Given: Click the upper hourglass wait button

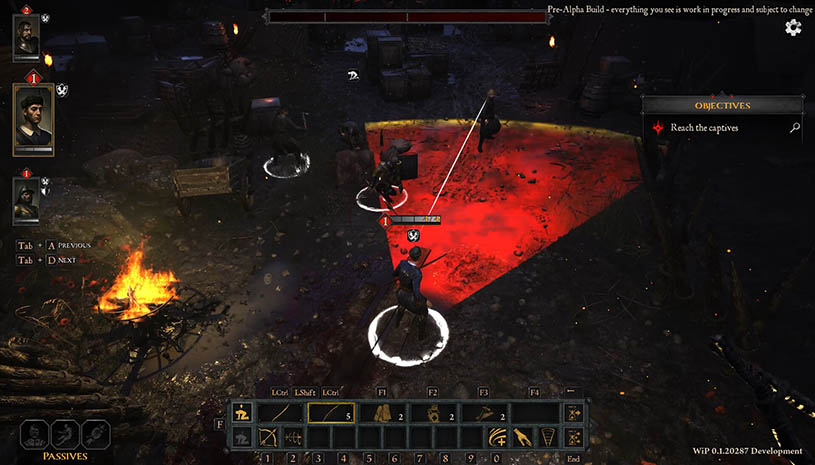Looking at the screenshot, I should [x=574, y=413].
